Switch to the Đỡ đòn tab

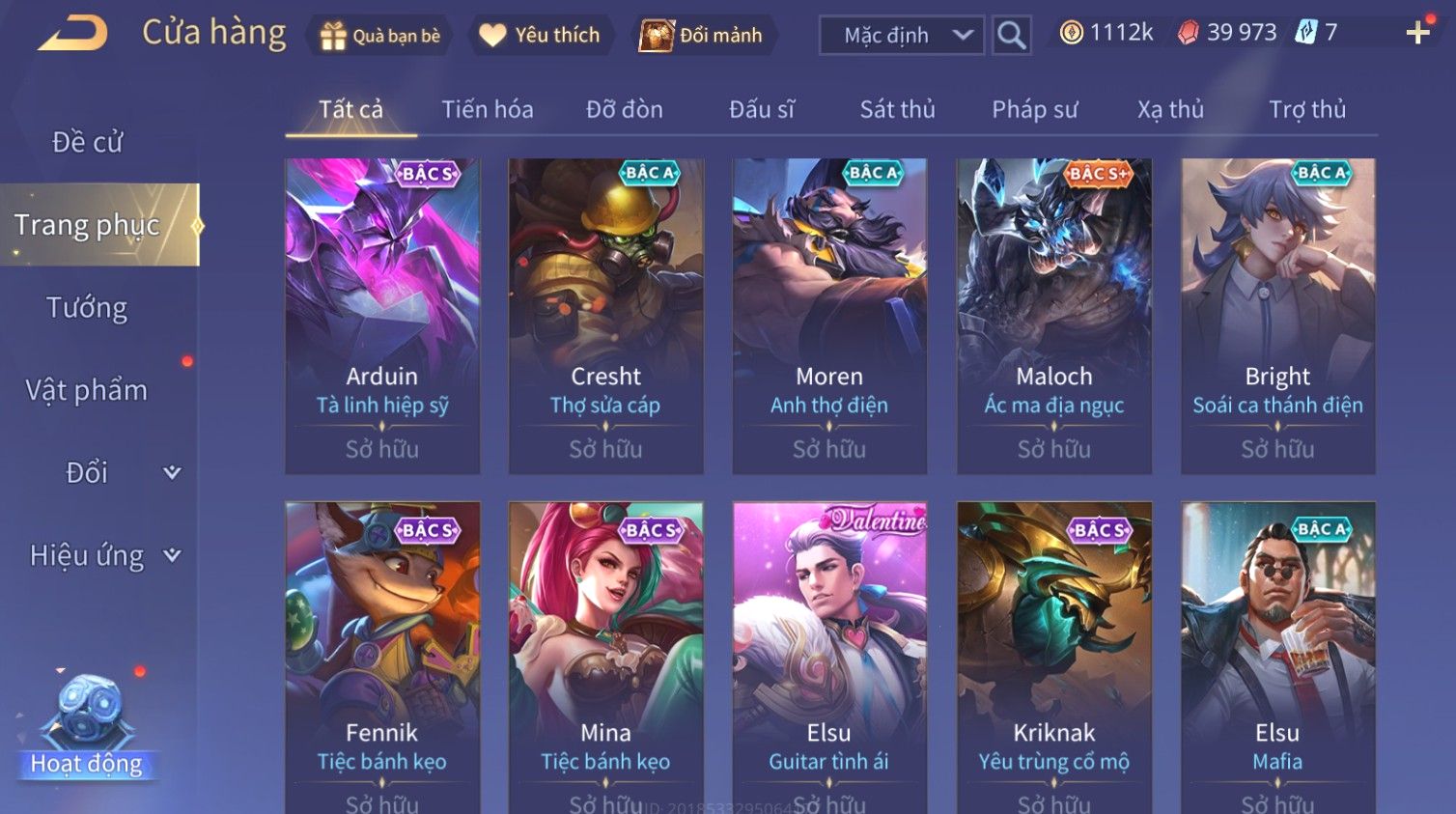tap(625, 110)
